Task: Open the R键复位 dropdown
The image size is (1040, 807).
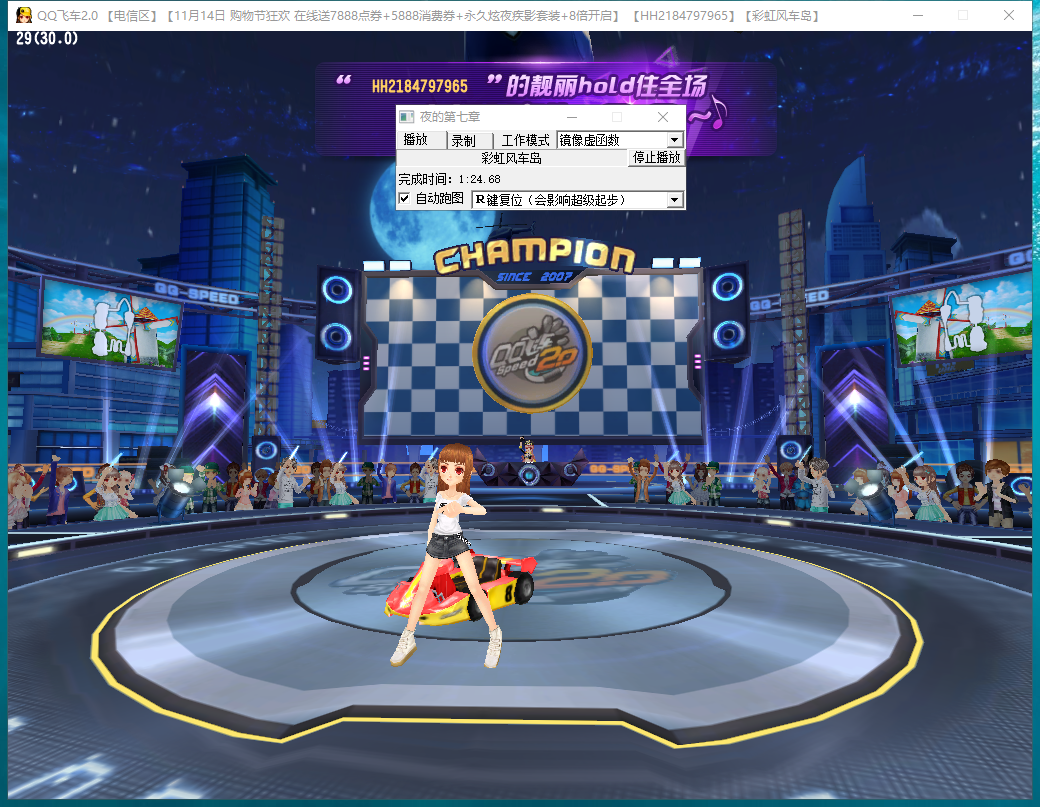Action: [x=675, y=200]
